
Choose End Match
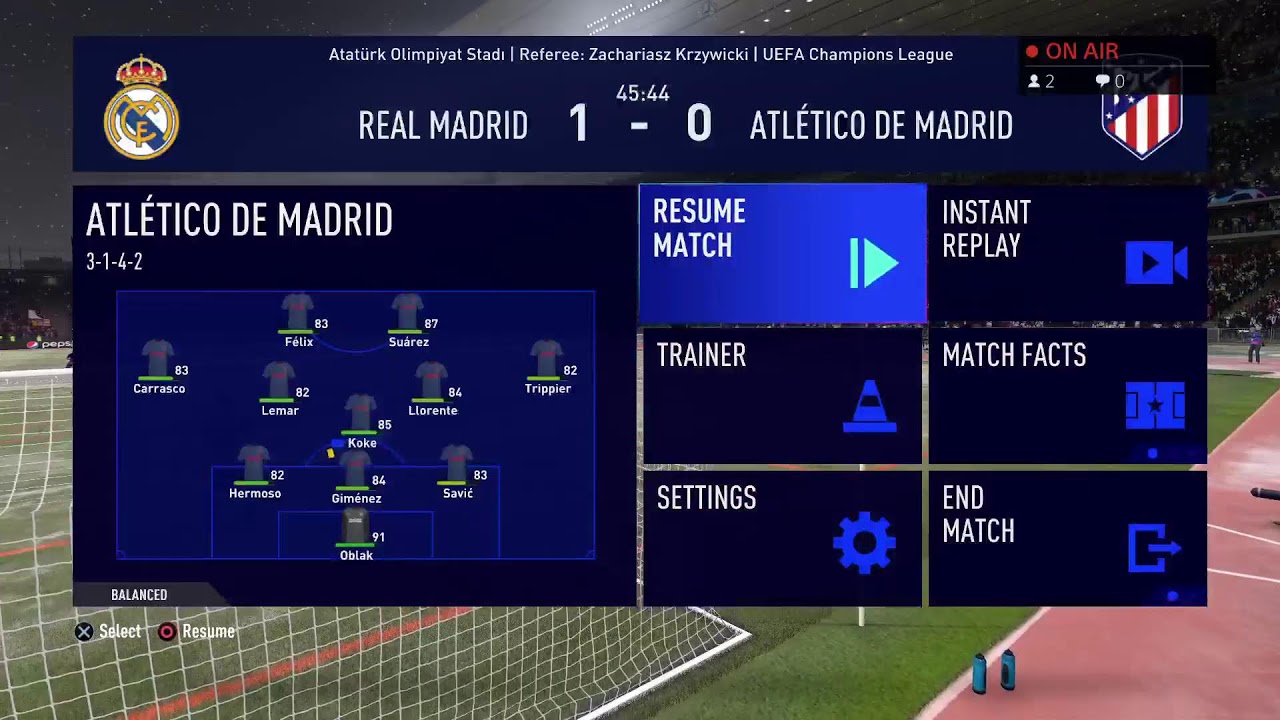pyautogui.click(x=1067, y=538)
